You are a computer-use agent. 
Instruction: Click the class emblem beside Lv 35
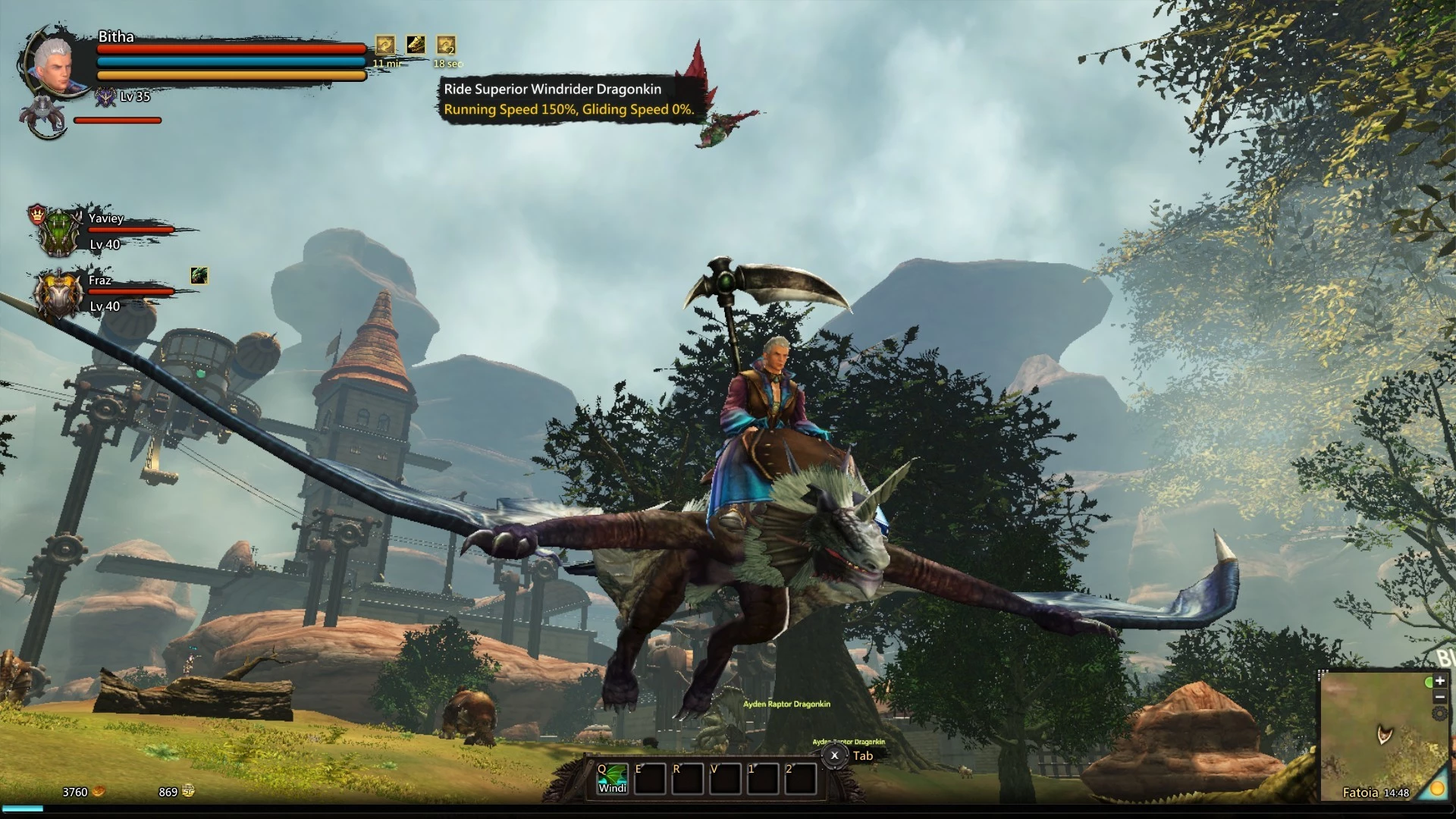(105, 97)
